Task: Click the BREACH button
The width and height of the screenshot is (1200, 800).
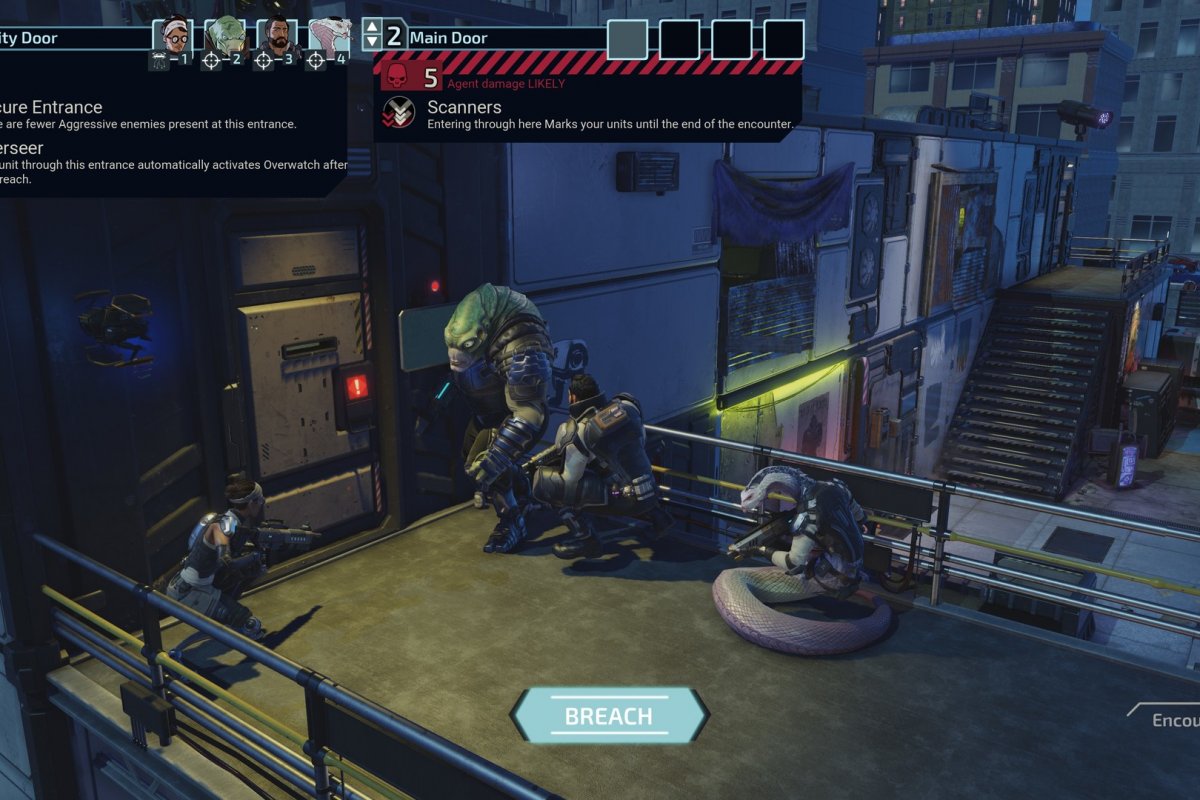Action: point(609,716)
